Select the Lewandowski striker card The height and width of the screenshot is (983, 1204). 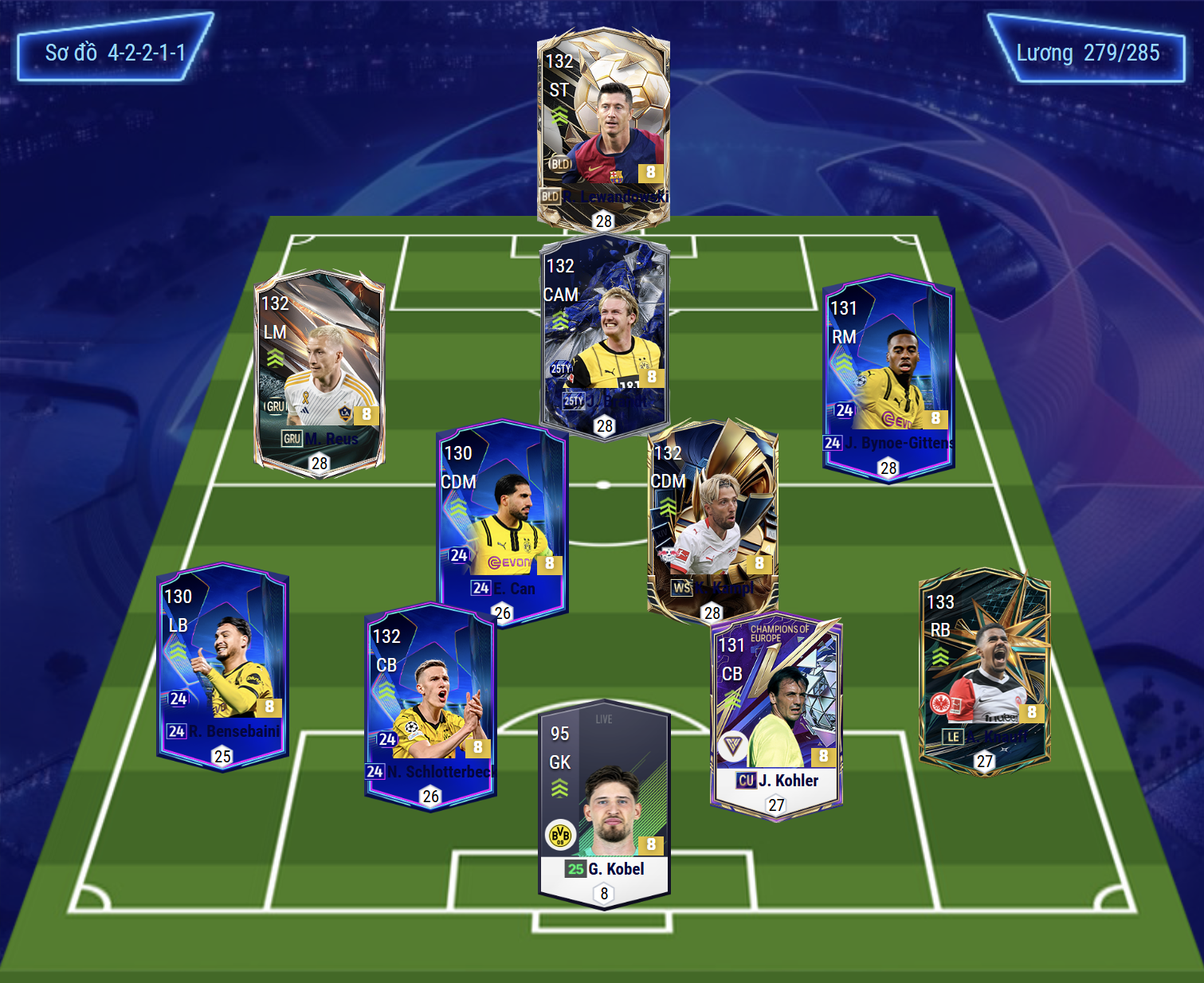pos(603,127)
